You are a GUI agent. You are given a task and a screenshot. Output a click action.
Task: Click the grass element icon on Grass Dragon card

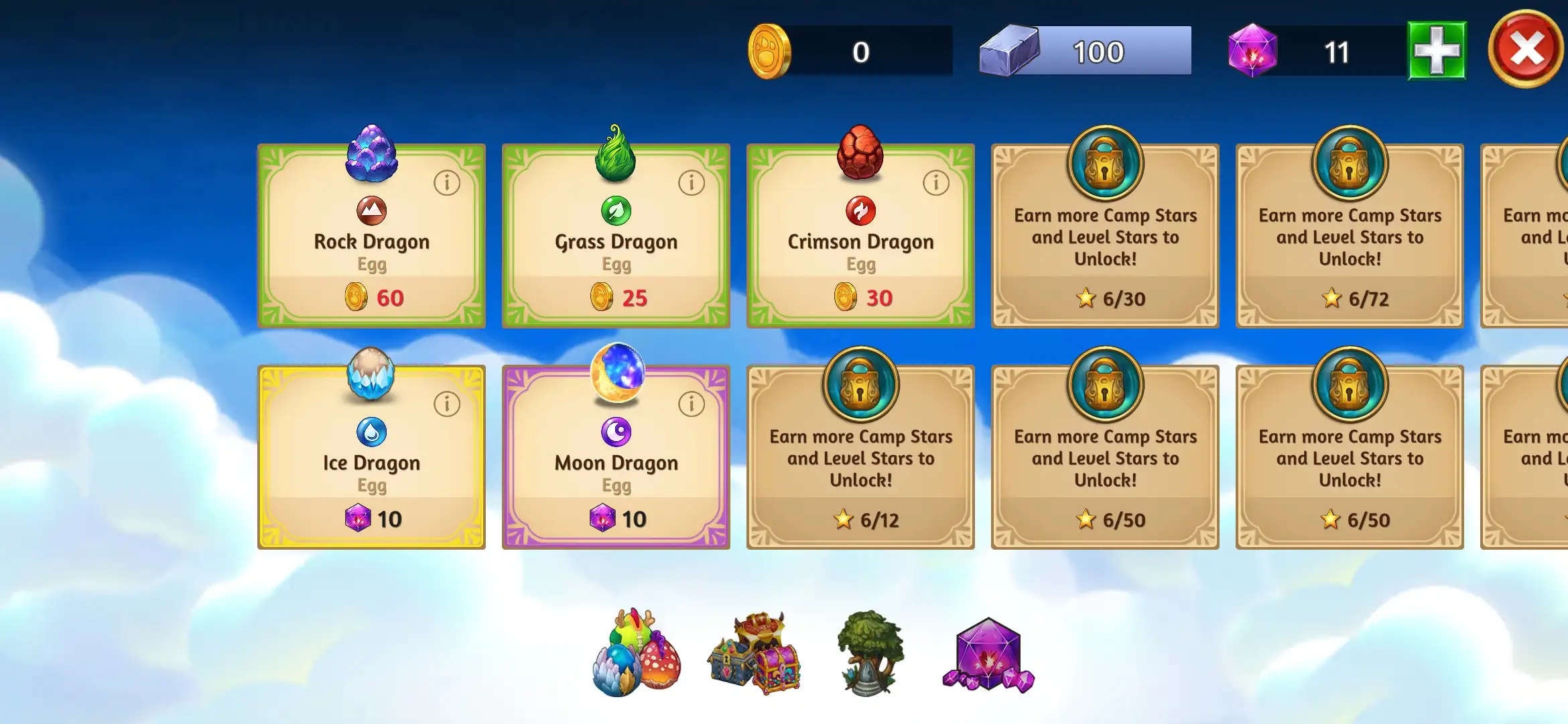(x=615, y=210)
